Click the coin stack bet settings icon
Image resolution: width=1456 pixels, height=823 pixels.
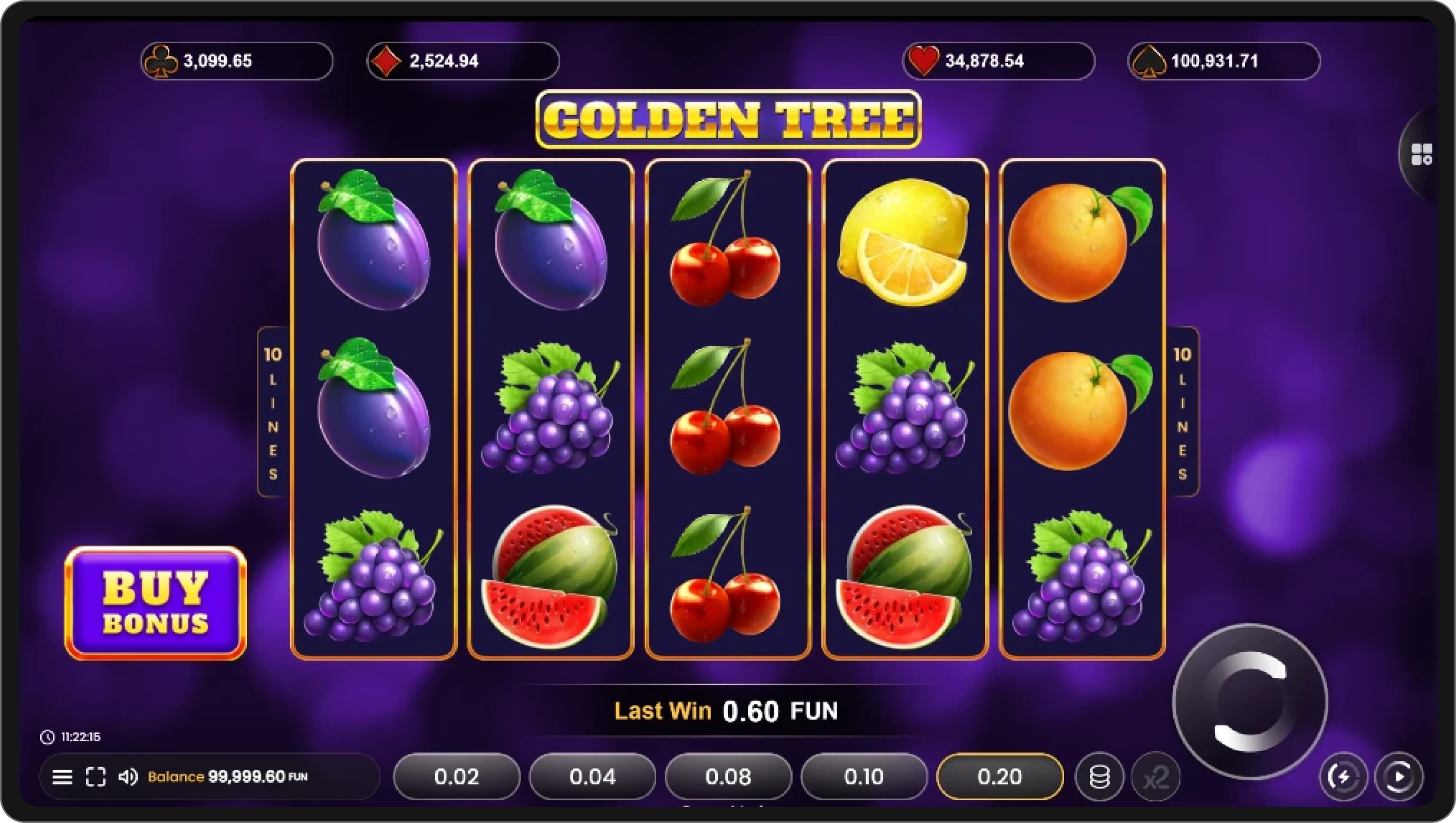click(1099, 776)
